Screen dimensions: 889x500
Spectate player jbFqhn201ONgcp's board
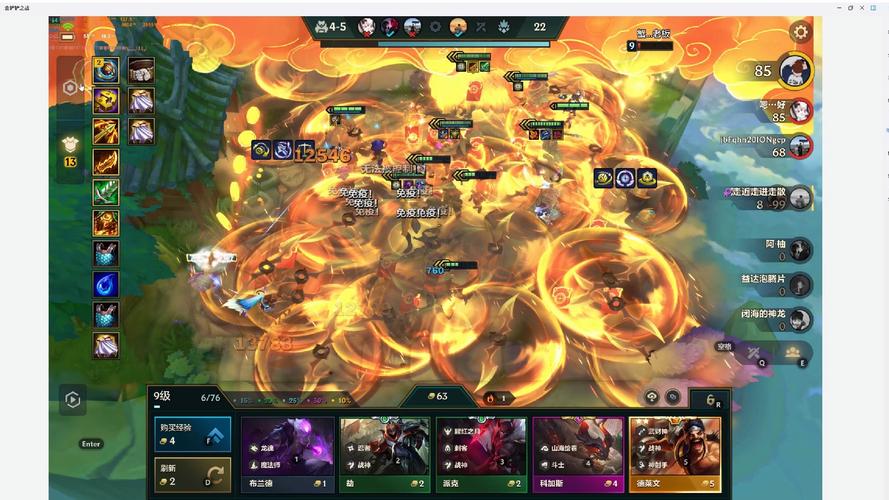(799, 146)
